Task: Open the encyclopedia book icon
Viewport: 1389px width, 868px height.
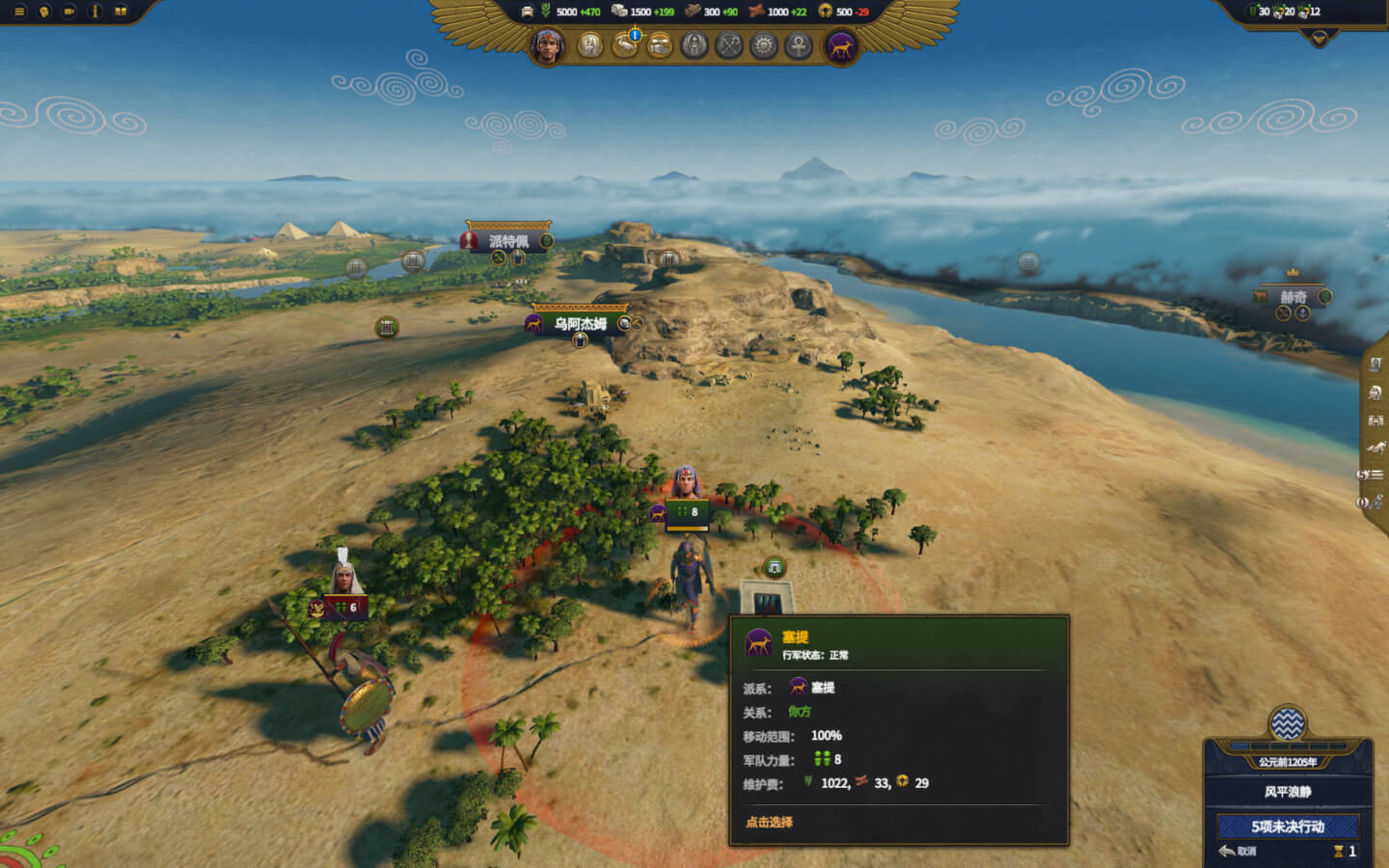Action: pos(121,12)
